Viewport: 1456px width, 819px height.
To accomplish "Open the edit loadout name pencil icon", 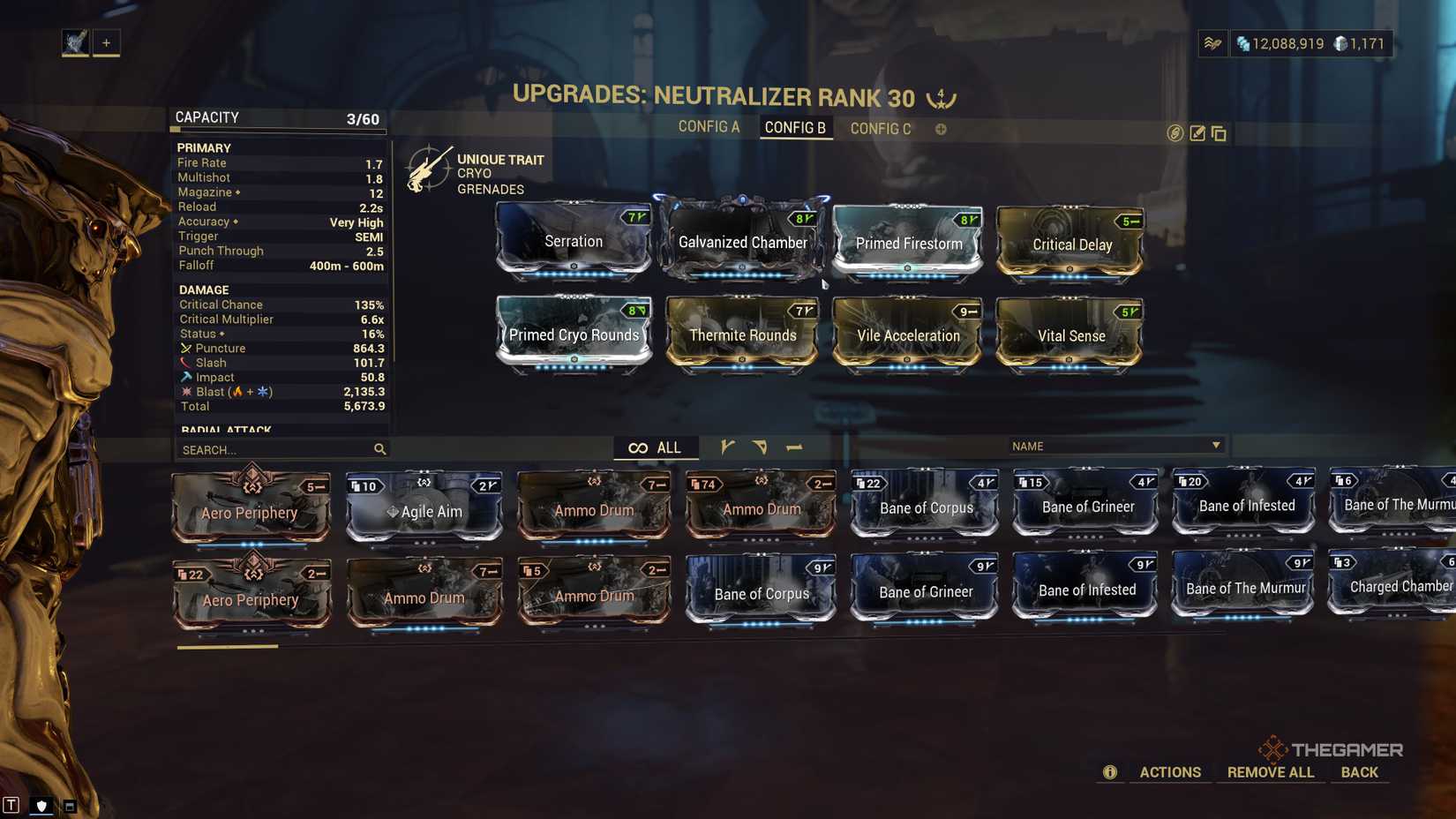I will pyautogui.click(x=1197, y=133).
